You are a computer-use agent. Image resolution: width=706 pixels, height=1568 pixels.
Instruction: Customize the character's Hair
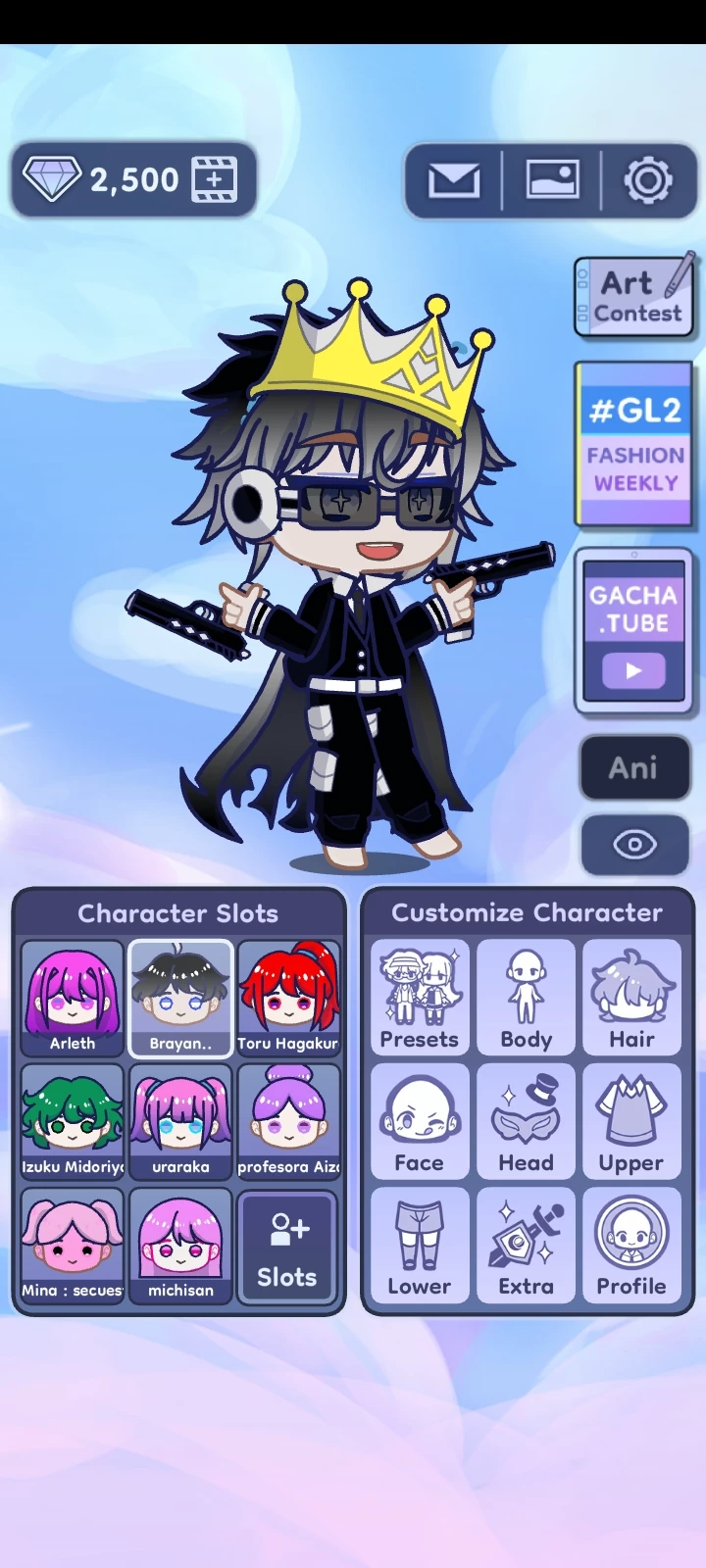(632, 998)
